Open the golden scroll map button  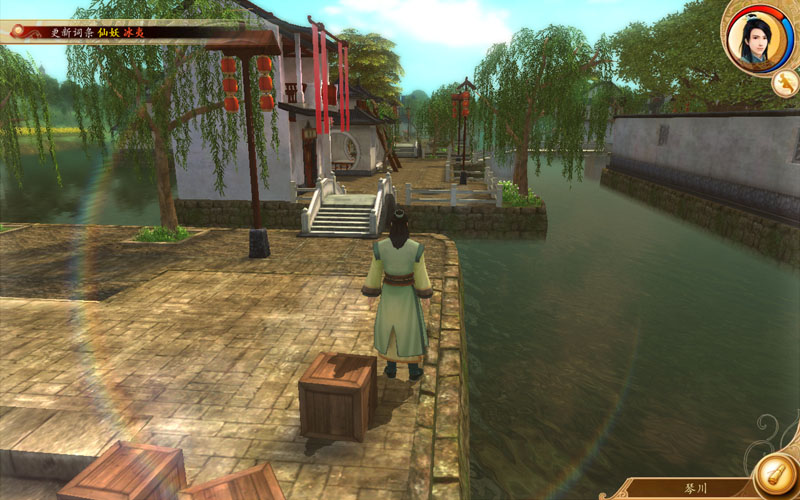click(x=775, y=473)
